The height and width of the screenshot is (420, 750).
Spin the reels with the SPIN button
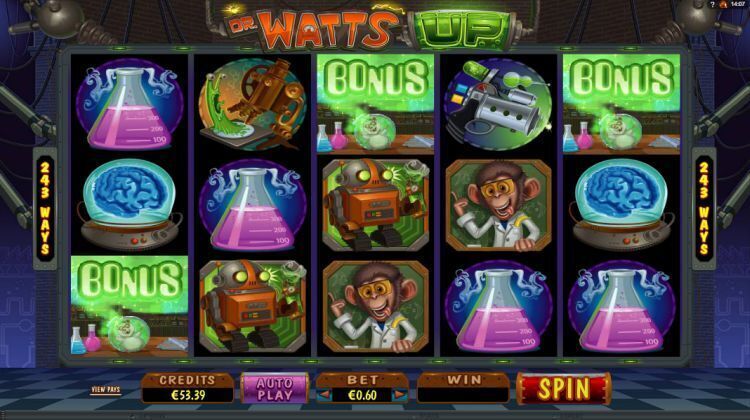point(563,388)
